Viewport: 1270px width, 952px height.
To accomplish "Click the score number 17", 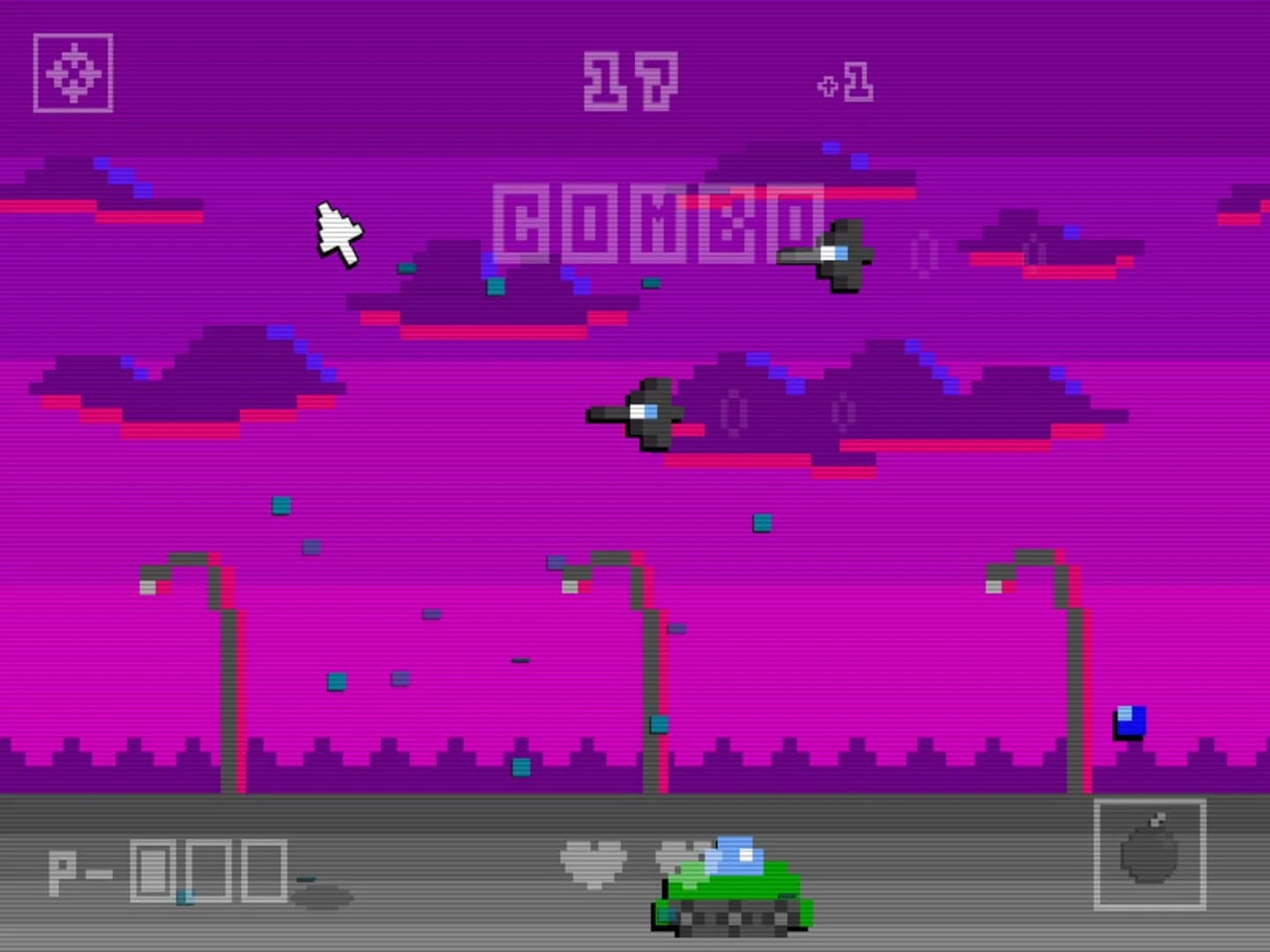I will [x=630, y=81].
